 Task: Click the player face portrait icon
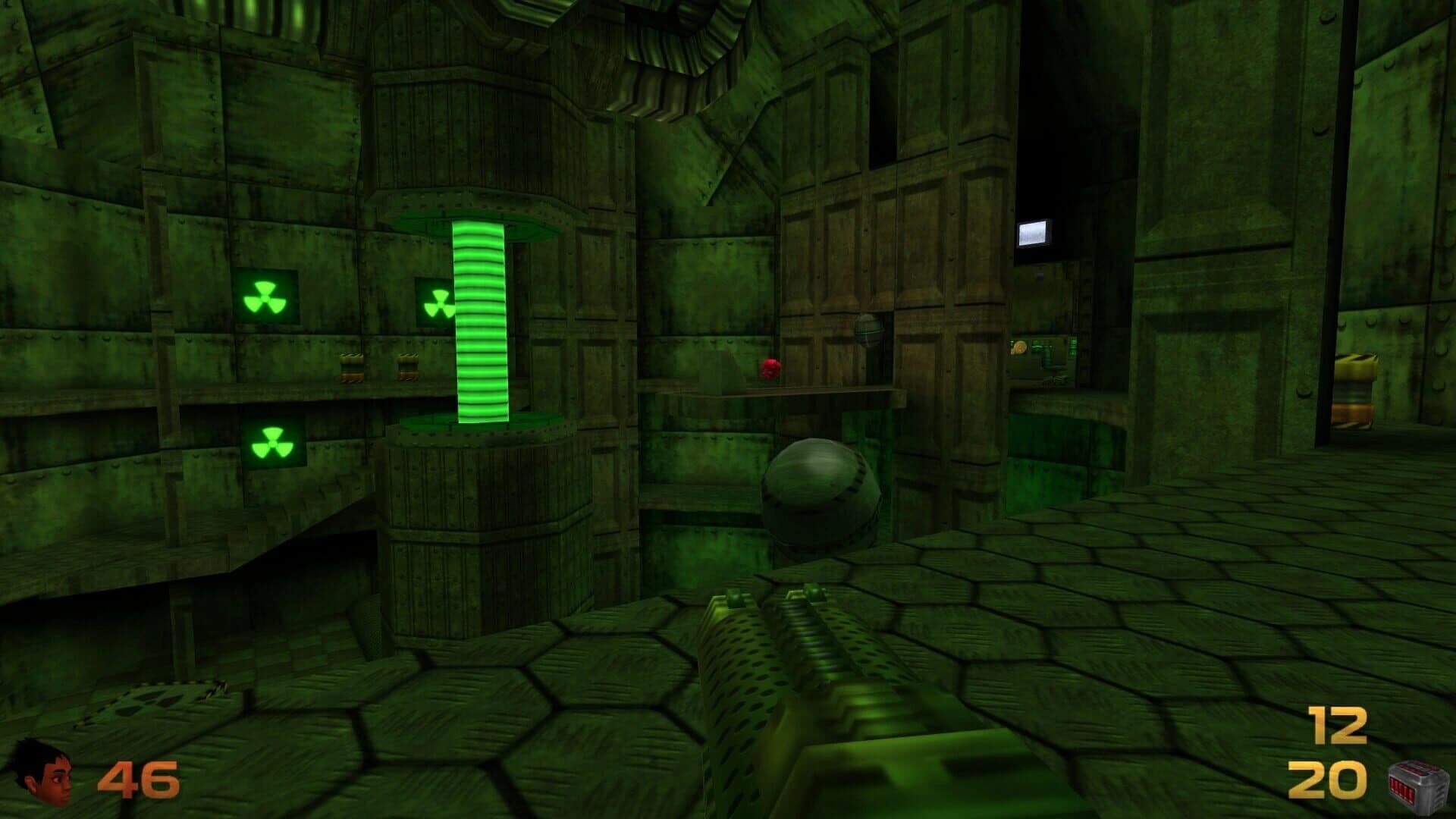click(x=42, y=775)
